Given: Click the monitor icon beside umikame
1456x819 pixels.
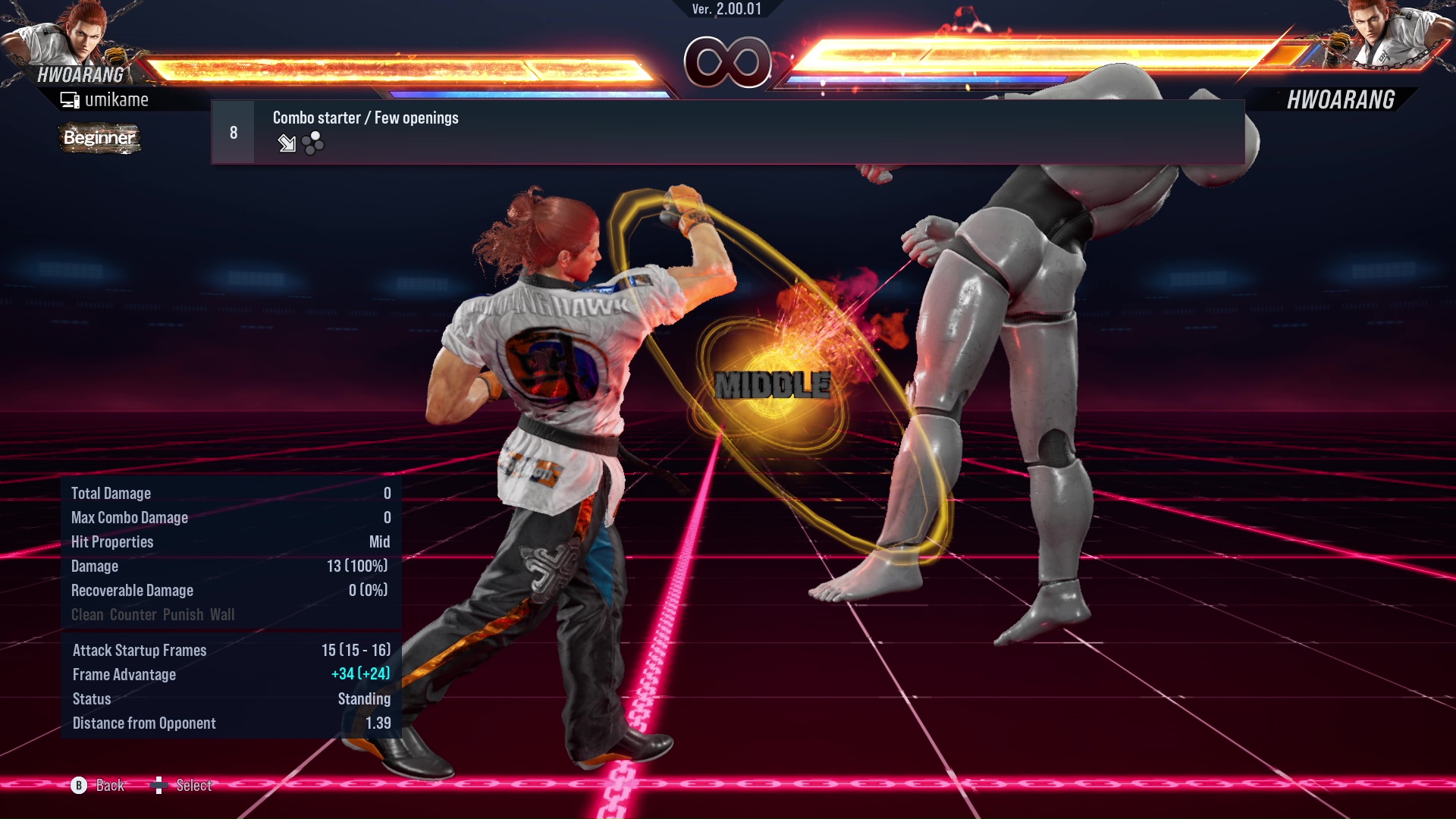Looking at the screenshot, I should (70, 99).
